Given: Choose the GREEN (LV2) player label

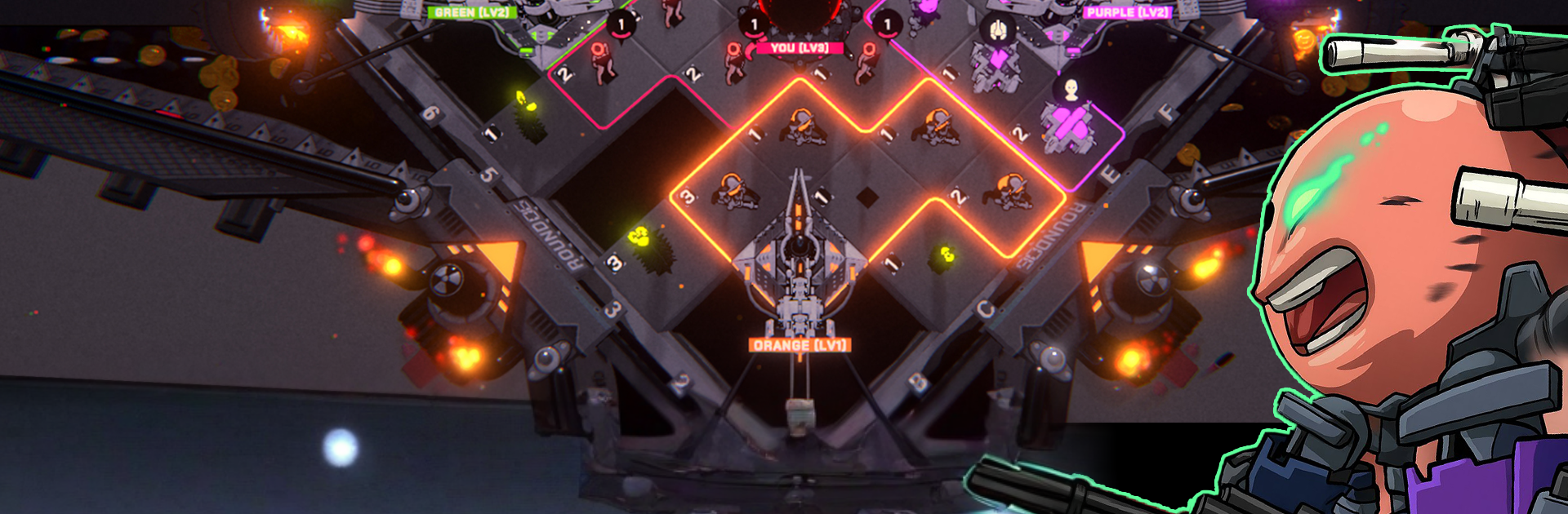Looking at the screenshot, I should [471, 12].
